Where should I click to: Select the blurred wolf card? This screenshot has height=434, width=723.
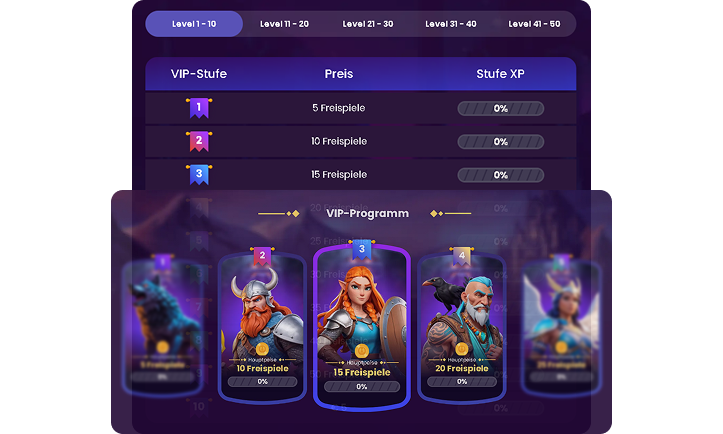click(x=162, y=325)
